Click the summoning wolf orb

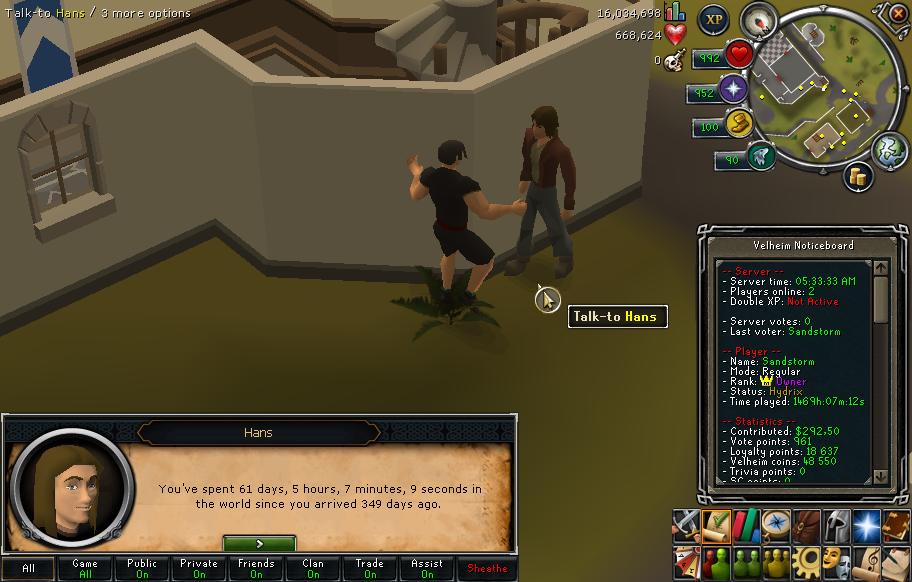point(761,157)
